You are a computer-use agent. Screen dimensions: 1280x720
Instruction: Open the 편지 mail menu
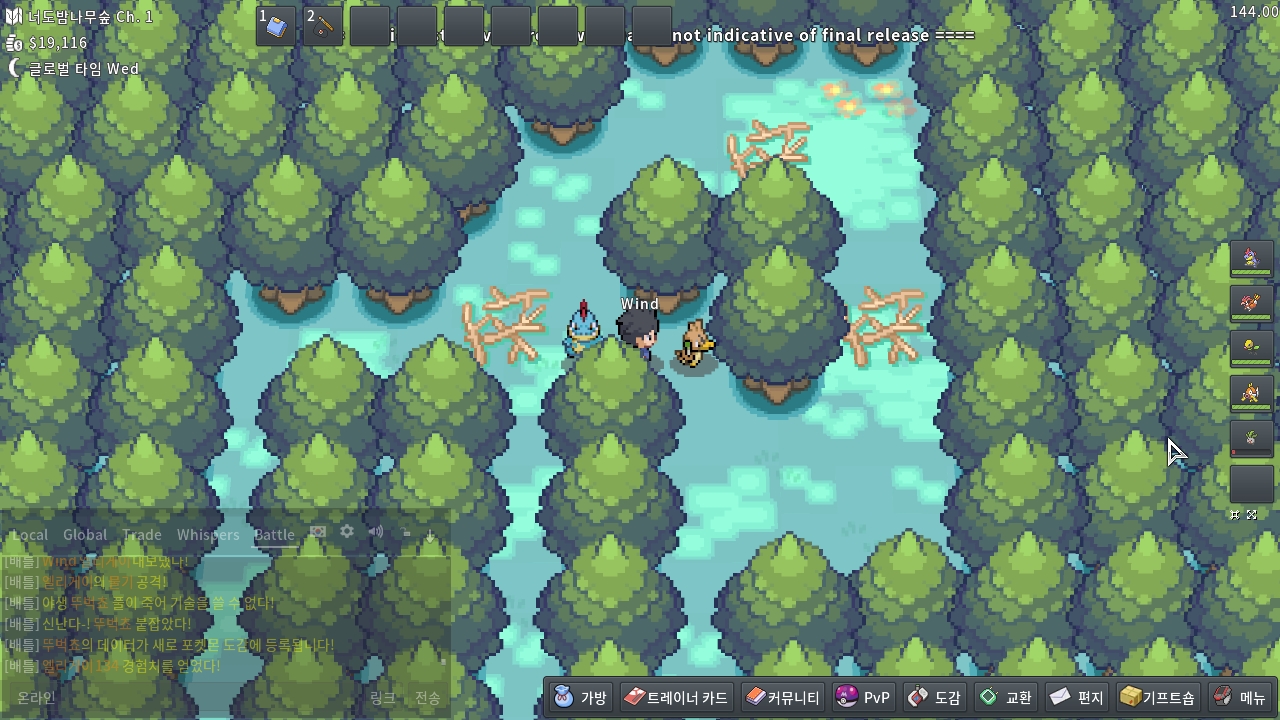1076,697
